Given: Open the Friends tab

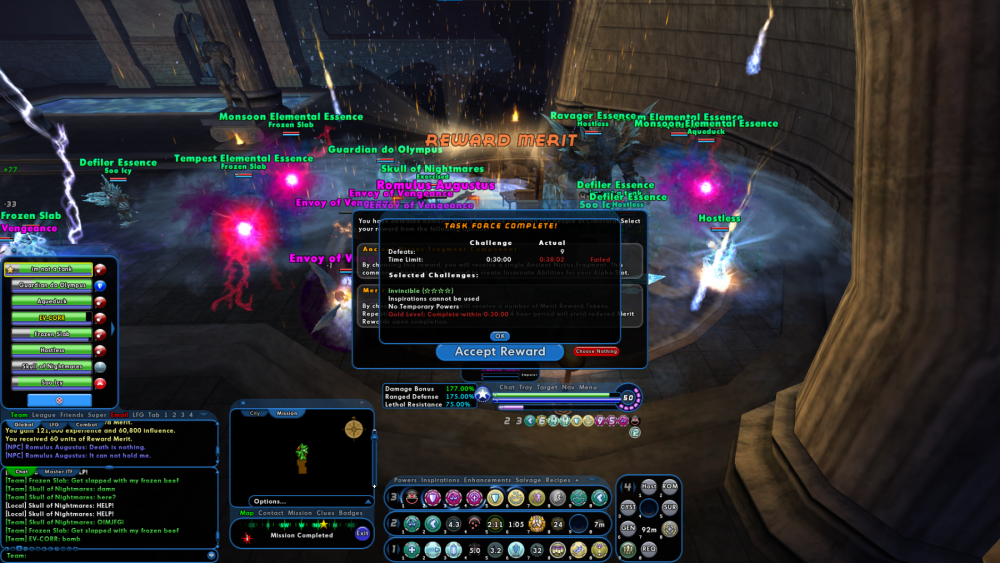Looking at the screenshot, I should (x=73, y=414).
